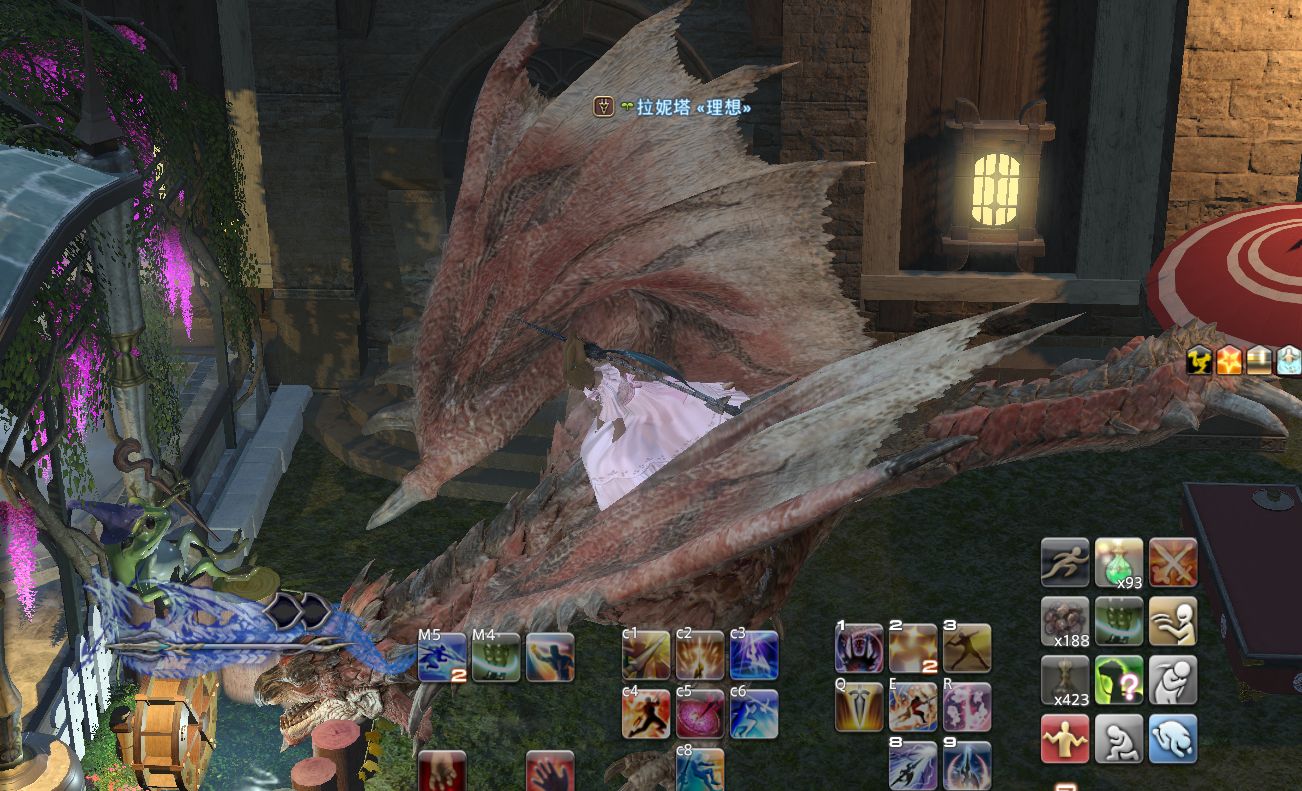The width and height of the screenshot is (1302, 791).
Task: Perform the red shrugging figure emote
Action: (1065, 739)
